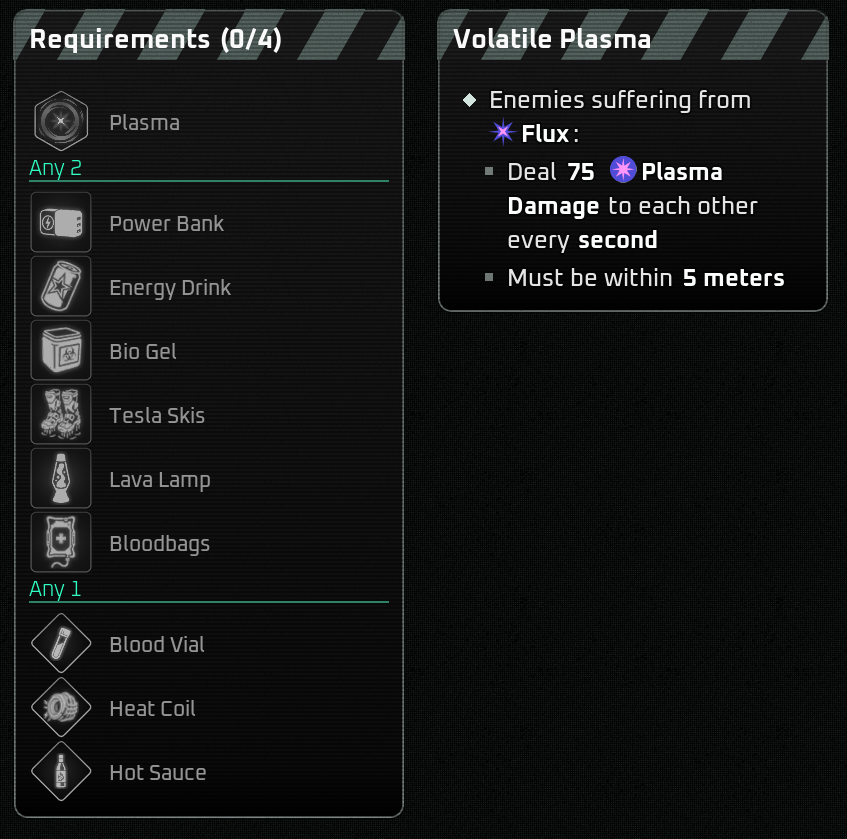
Task: Select the Blood Vial item
Action: pyautogui.click(x=61, y=644)
